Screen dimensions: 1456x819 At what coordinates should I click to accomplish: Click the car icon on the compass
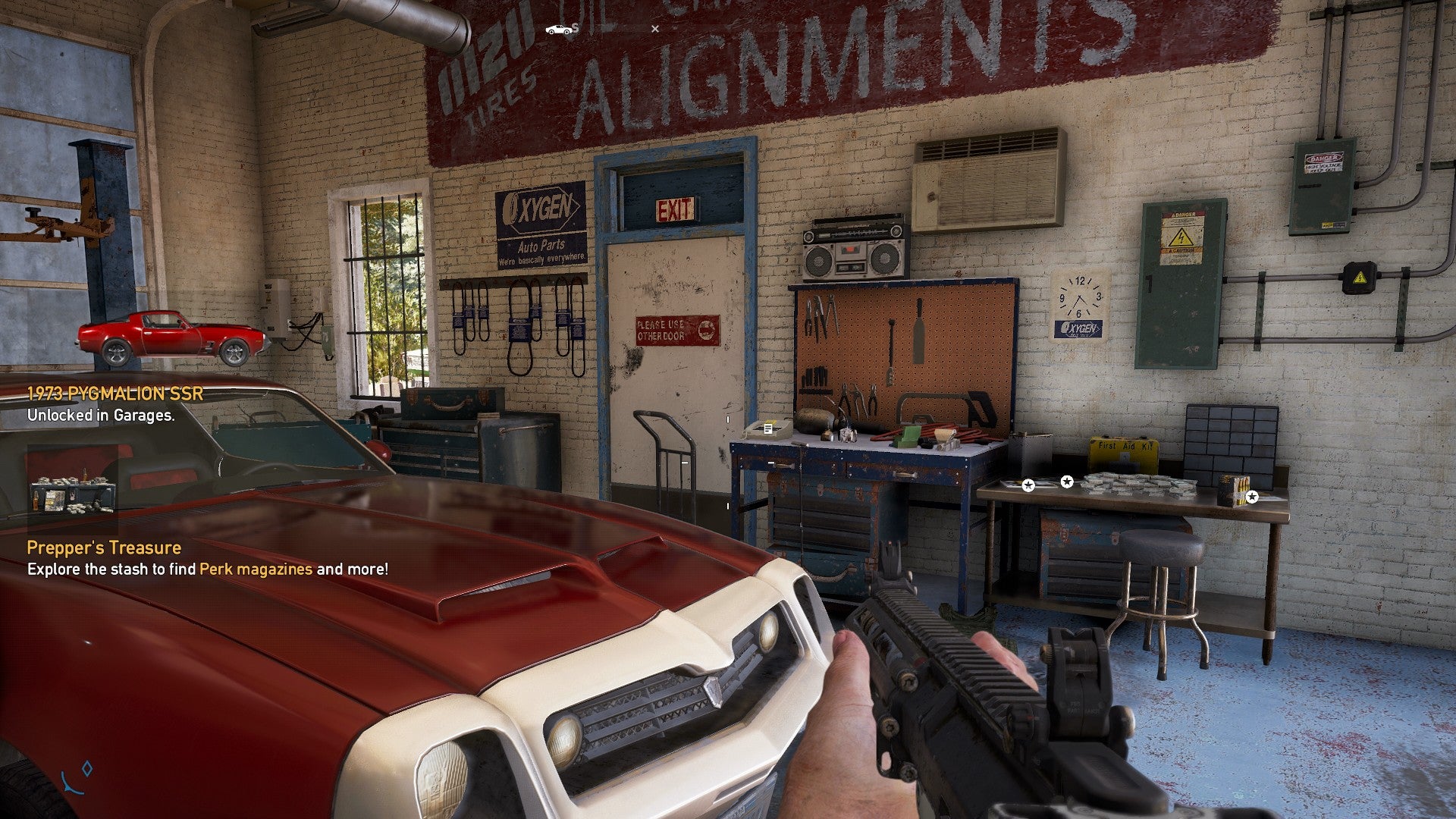coord(558,30)
